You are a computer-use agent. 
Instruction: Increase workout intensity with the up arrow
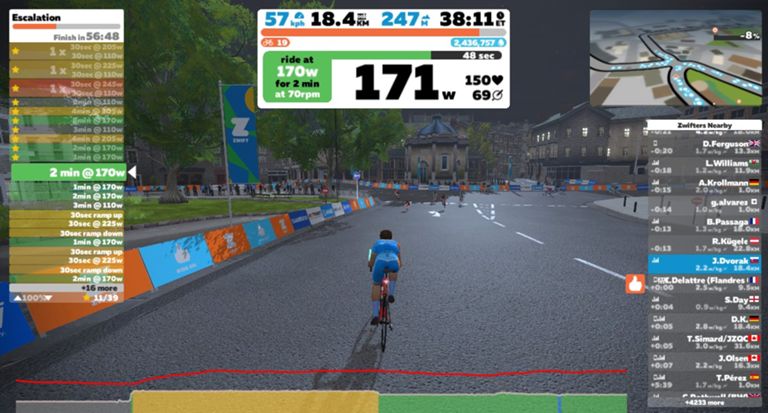[17, 297]
